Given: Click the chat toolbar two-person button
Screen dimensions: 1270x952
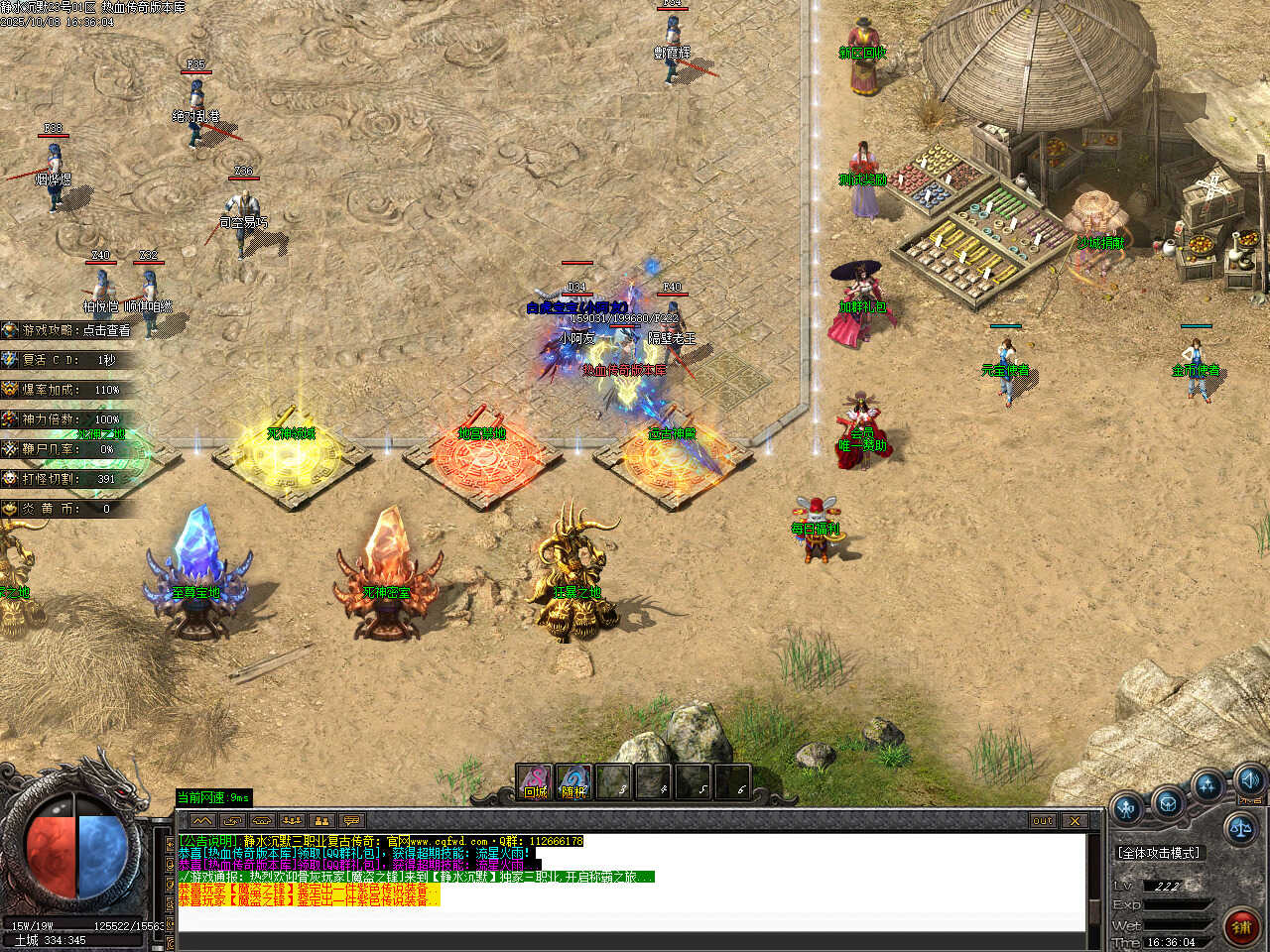Looking at the screenshot, I should coord(320,820).
